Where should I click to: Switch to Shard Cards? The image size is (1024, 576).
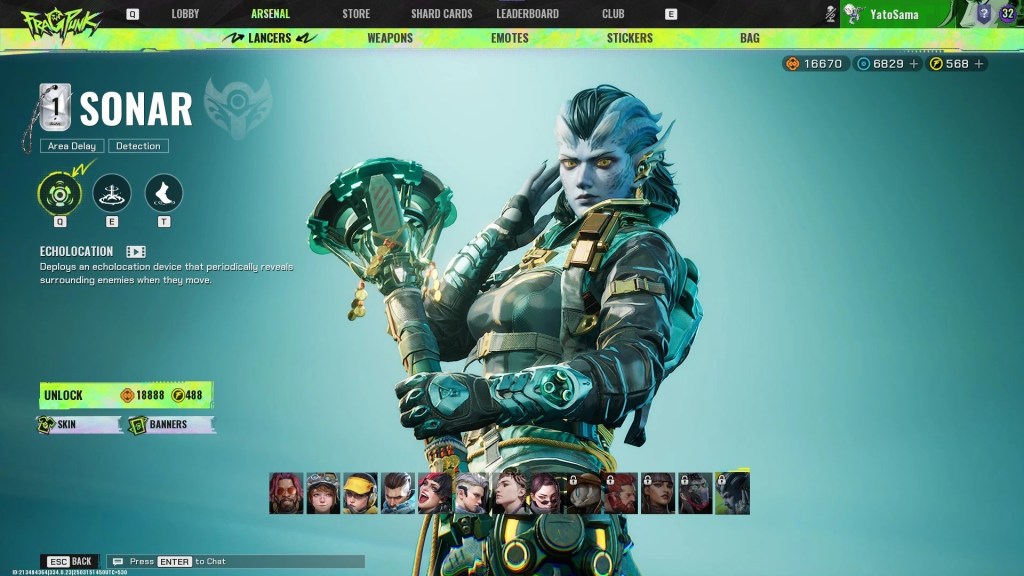[441, 14]
